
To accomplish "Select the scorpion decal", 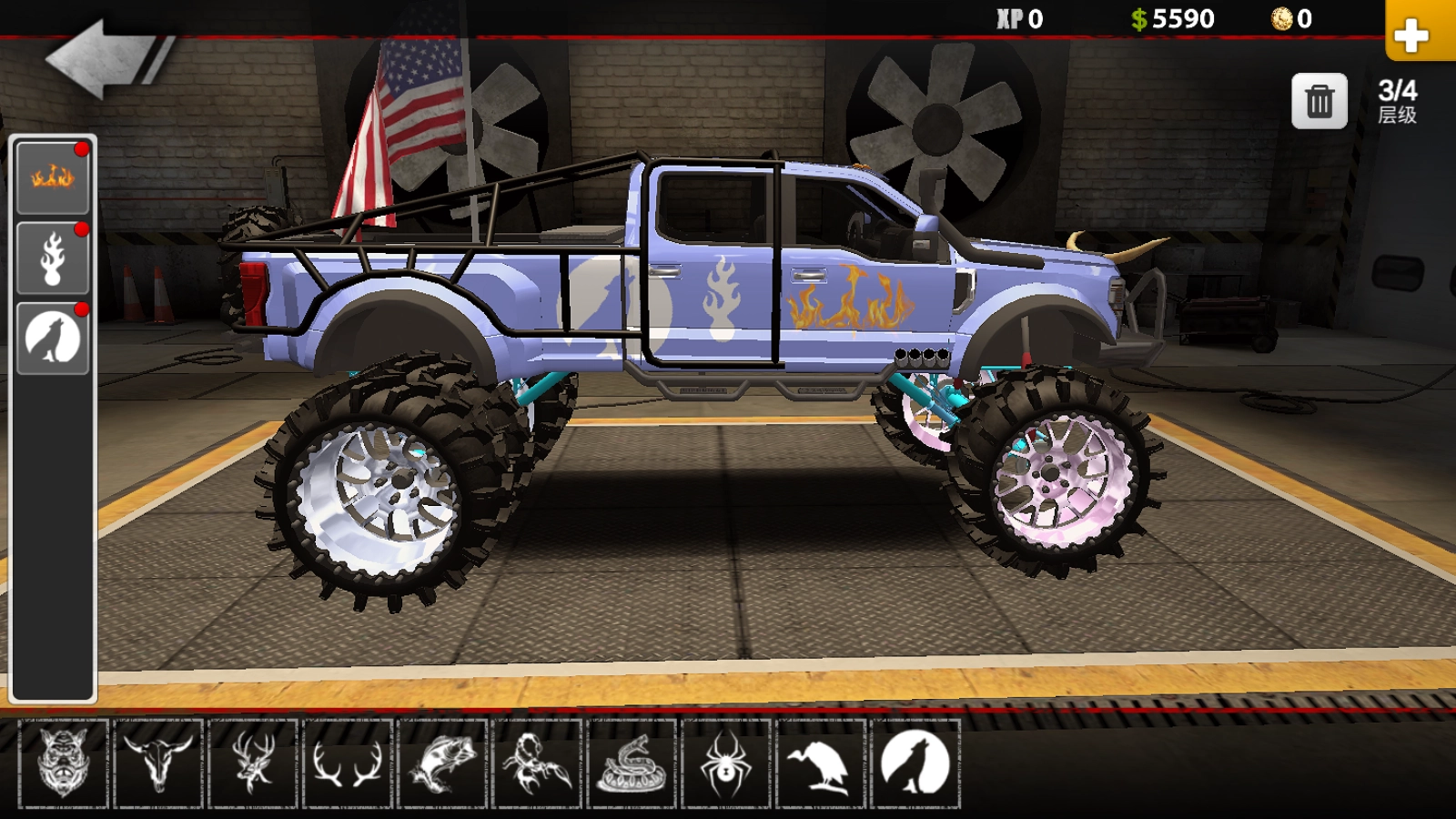I will [x=538, y=763].
